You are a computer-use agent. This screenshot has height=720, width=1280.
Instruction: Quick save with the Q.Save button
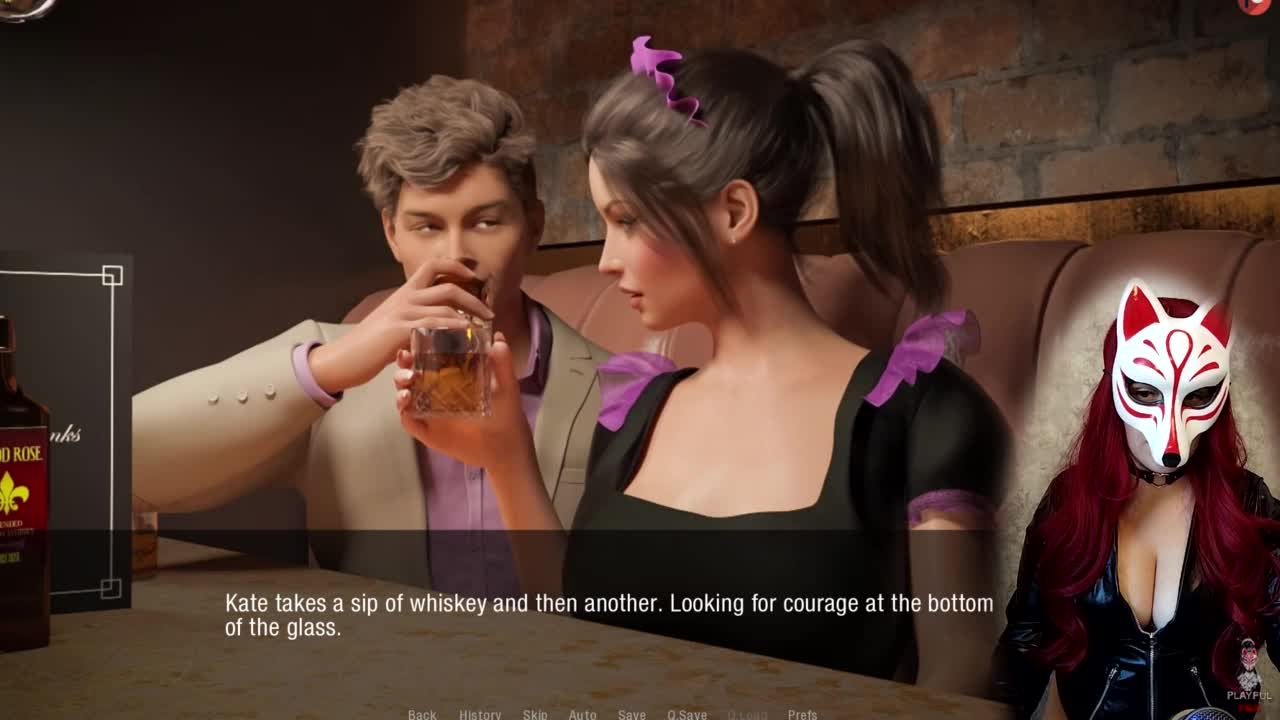point(687,714)
